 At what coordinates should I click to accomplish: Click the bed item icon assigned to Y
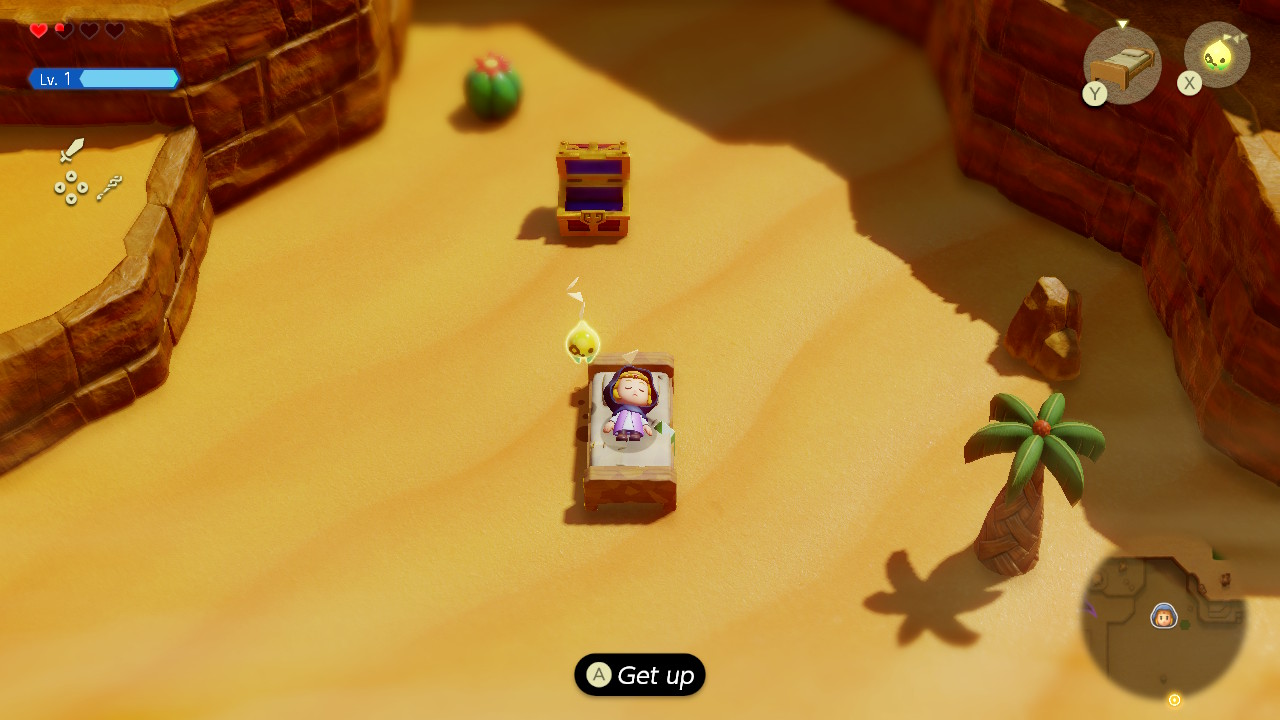(1120, 65)
